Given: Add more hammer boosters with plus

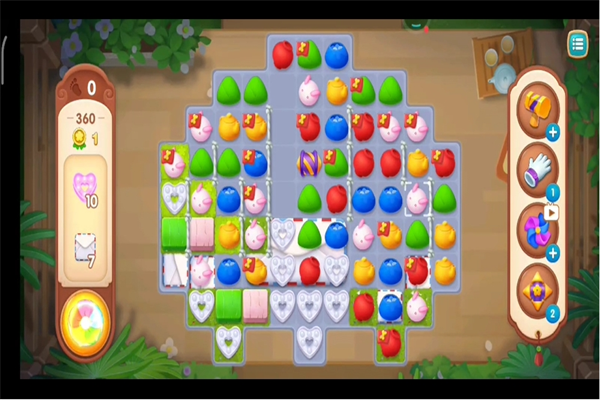Looking at the screenshot, I should [x=553, y=131].
